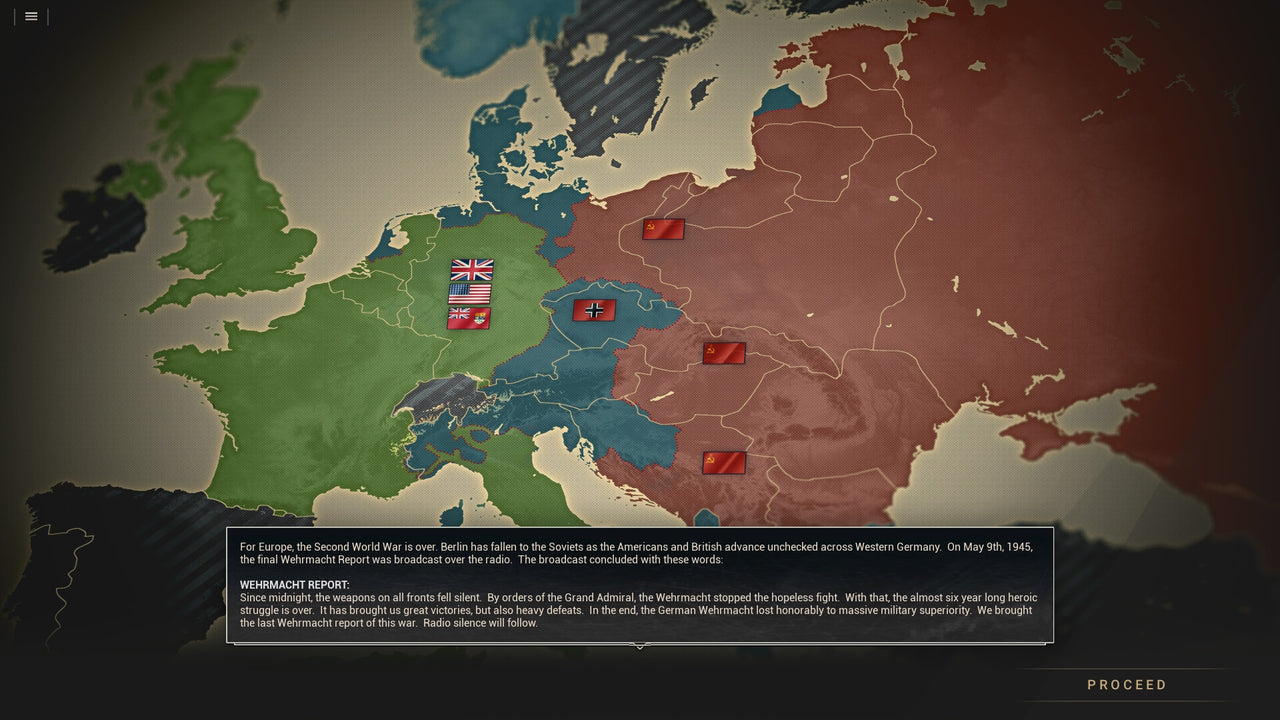
Task: Select the German Balkenkreuz flag marker
Action: coord(594,310)
